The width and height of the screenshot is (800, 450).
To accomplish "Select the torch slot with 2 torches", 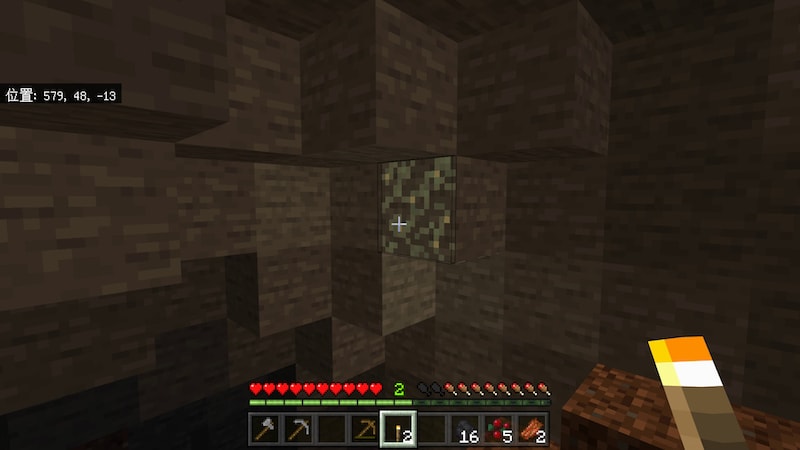I will pyautogui.click(x=398, y=430).
